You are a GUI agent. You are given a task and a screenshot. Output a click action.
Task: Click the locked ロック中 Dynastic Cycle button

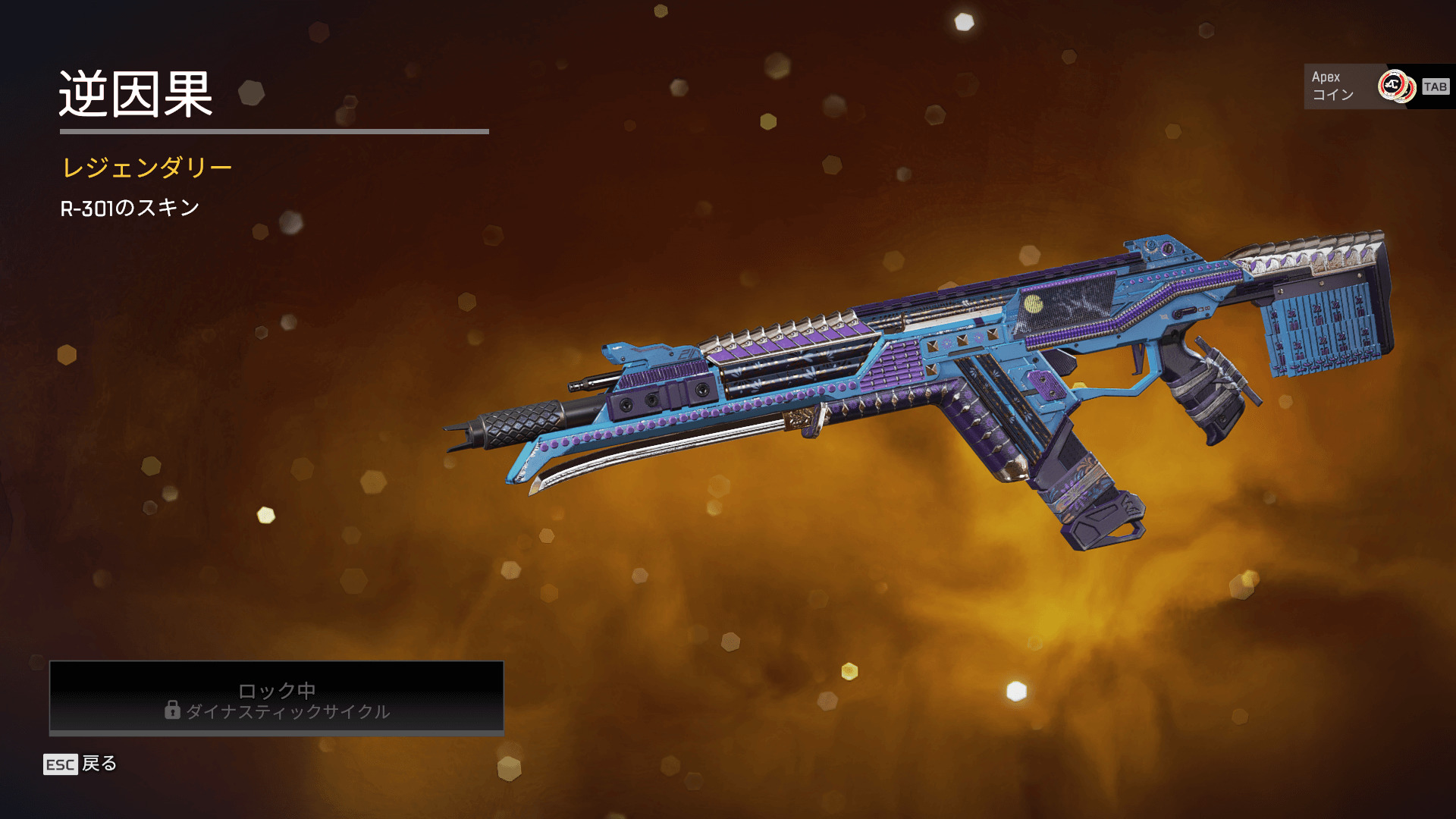(x=277, y=698)
